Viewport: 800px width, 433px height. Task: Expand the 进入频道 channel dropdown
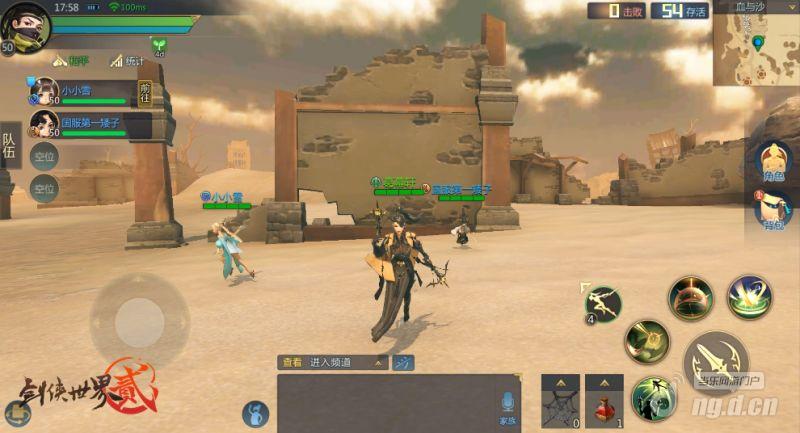click(x=345, y=363)
